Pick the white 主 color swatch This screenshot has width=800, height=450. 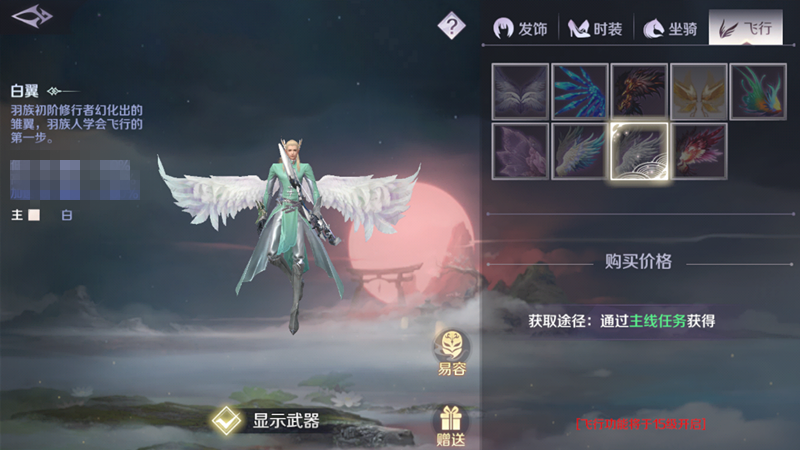34,215
